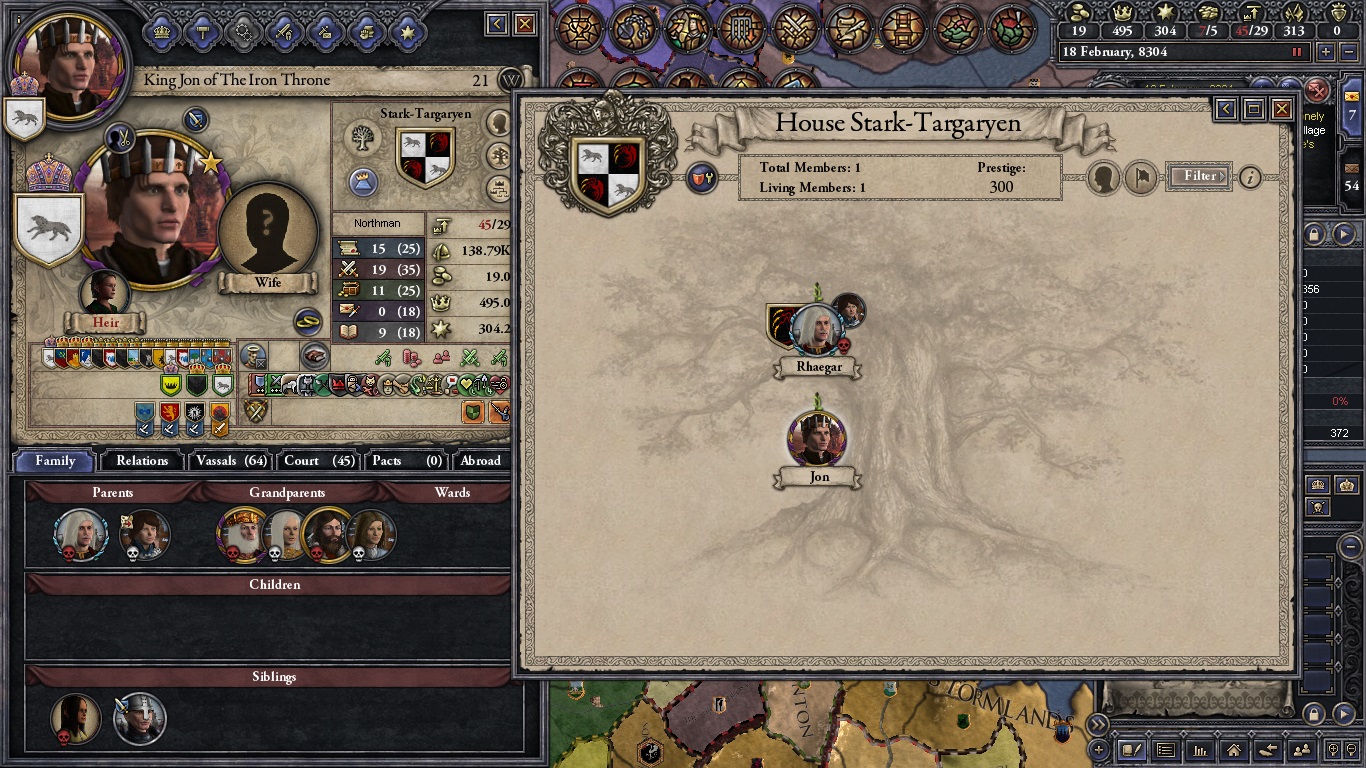Image resolution: width=1366 pixels, height=768 pixels.
Task: Open the Heir's character portrait
Action: 104,293
